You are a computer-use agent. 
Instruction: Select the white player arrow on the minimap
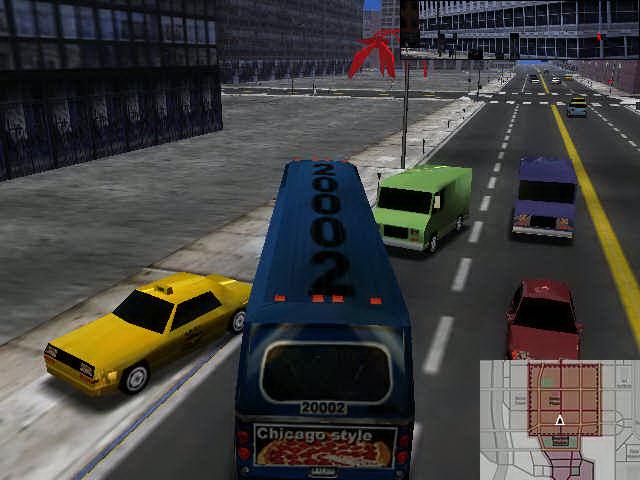tap(560, 421)
